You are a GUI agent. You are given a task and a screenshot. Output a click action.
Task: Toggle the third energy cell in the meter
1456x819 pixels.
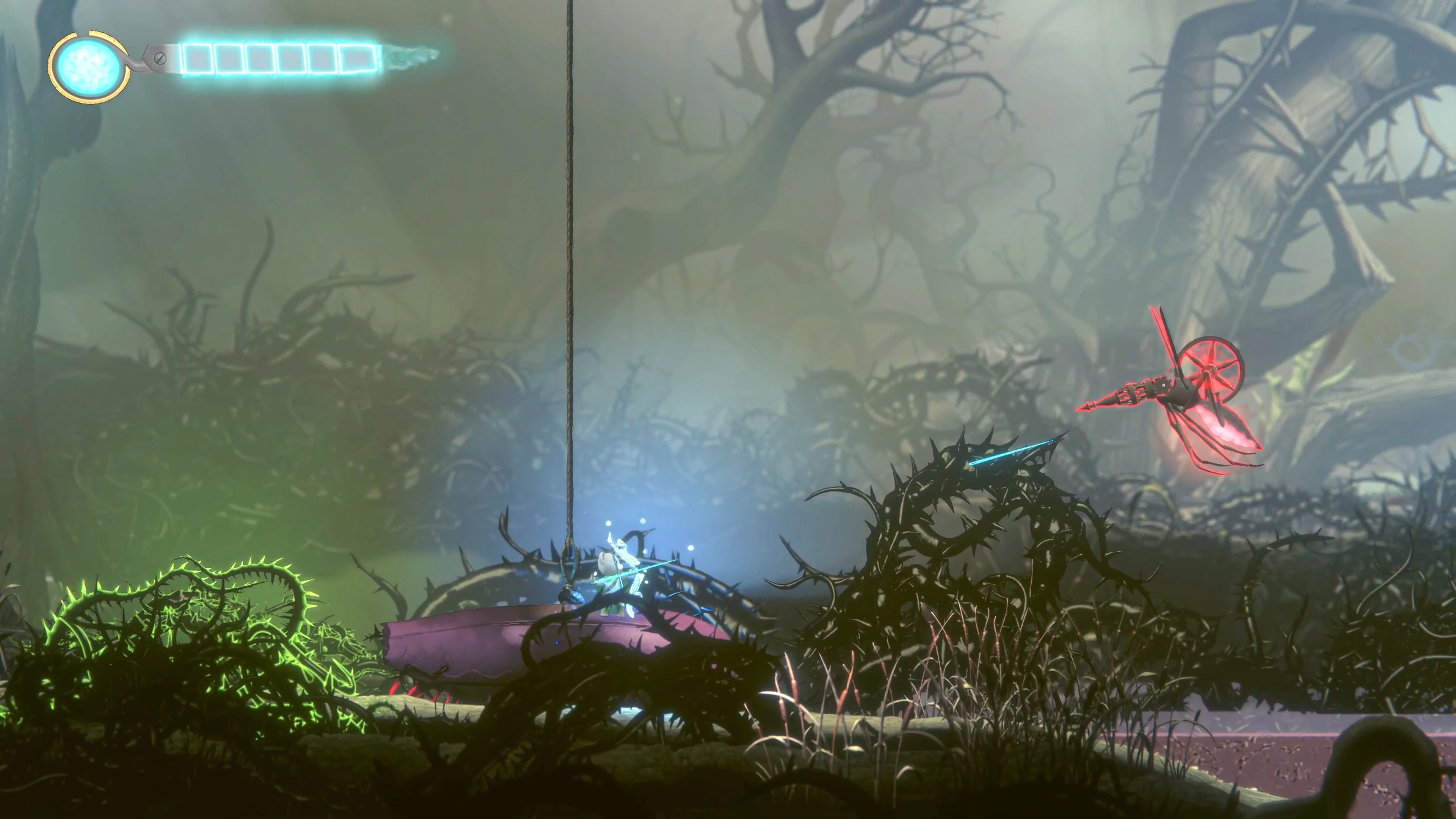pyautogui.click(x=260, y=58)
